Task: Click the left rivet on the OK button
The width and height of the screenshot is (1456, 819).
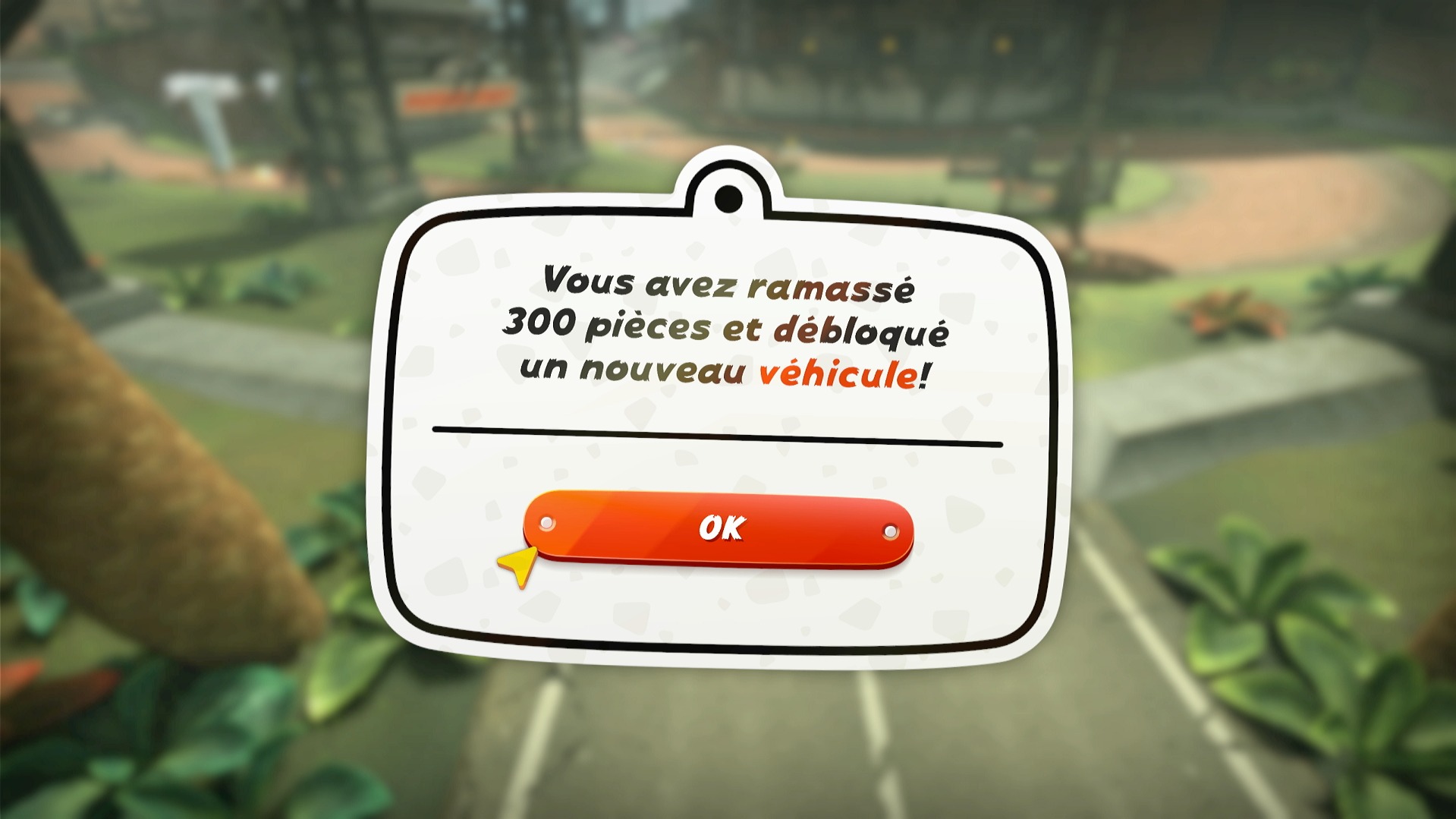Action: 546,522
